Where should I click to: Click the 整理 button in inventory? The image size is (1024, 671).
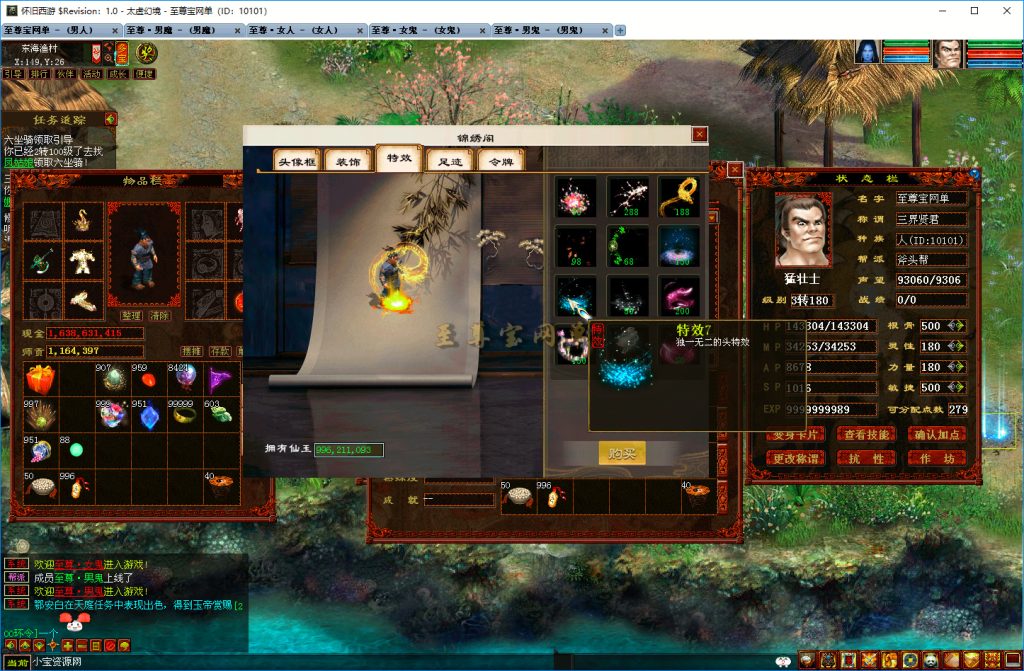click(131, 315)
